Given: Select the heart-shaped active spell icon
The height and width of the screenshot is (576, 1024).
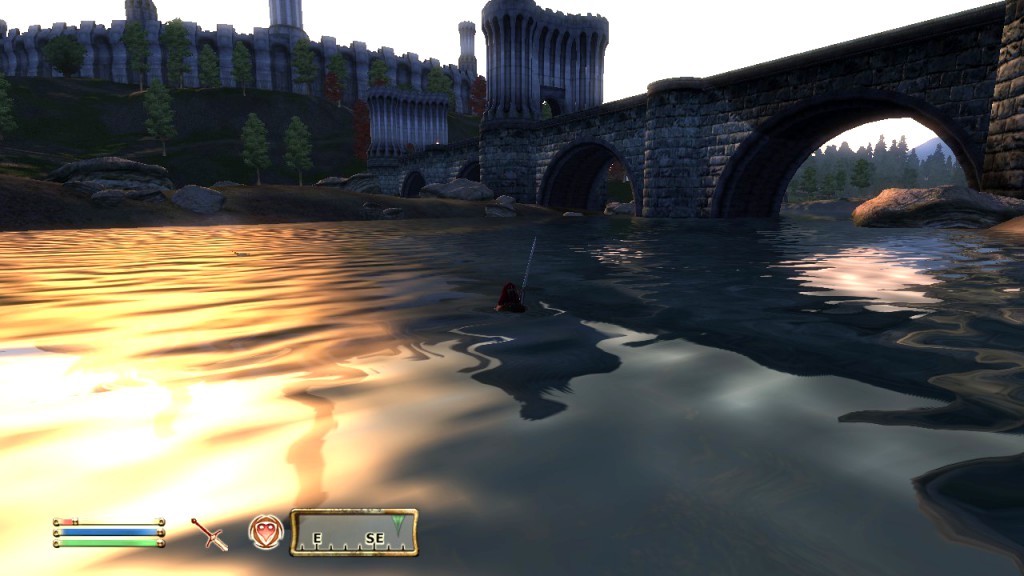Looking at the screenshot, I should [265, 533].
